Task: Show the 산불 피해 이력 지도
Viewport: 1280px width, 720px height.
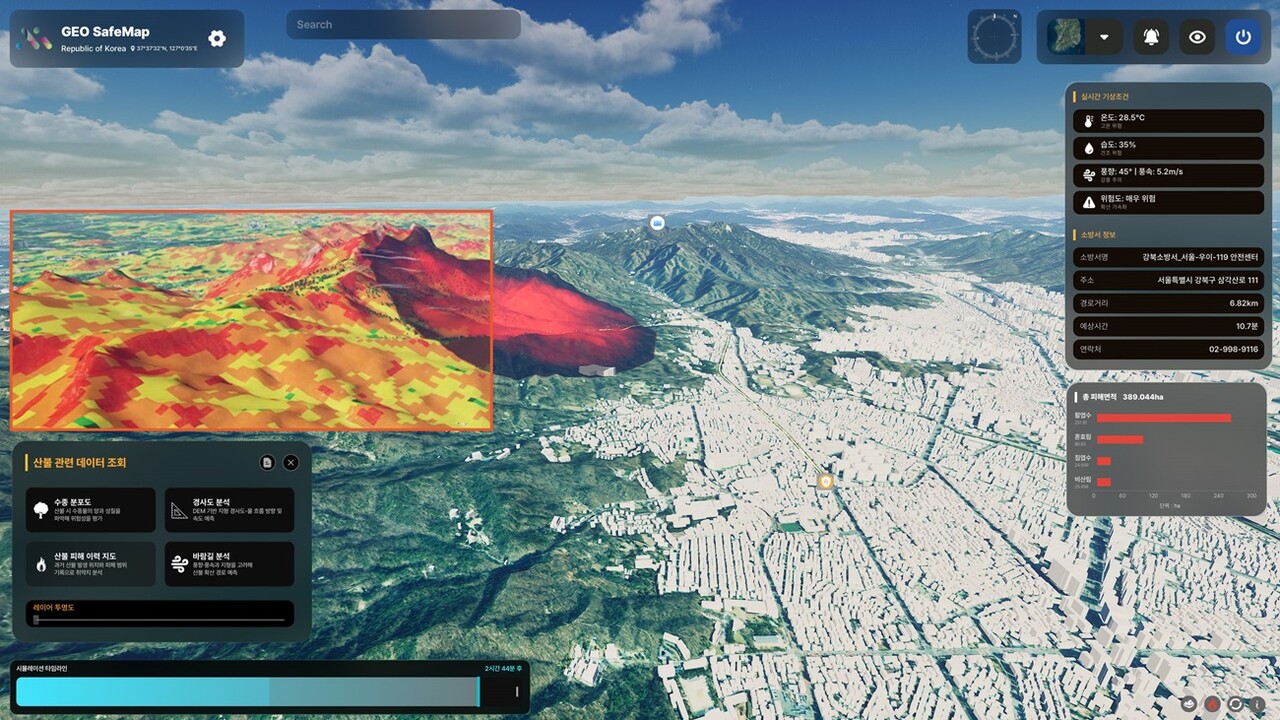Action: click(x=91, y=564)
